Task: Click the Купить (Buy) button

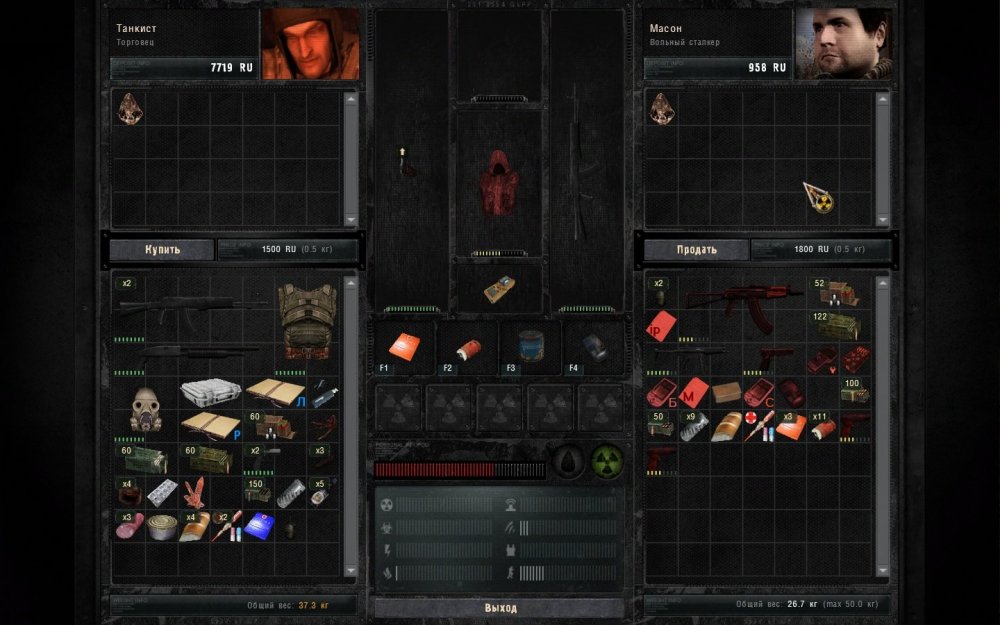Action: click(162, 249)
